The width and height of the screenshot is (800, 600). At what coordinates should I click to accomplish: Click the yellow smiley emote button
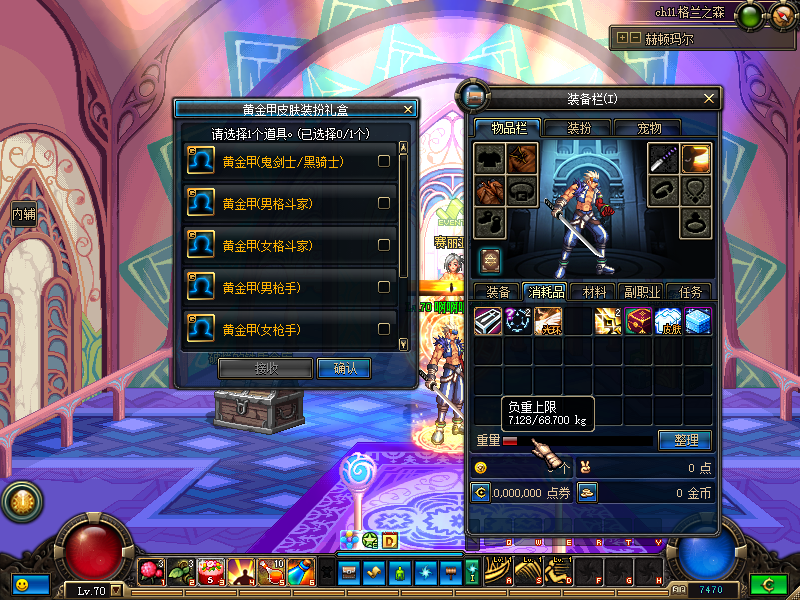tap(21, 583)
